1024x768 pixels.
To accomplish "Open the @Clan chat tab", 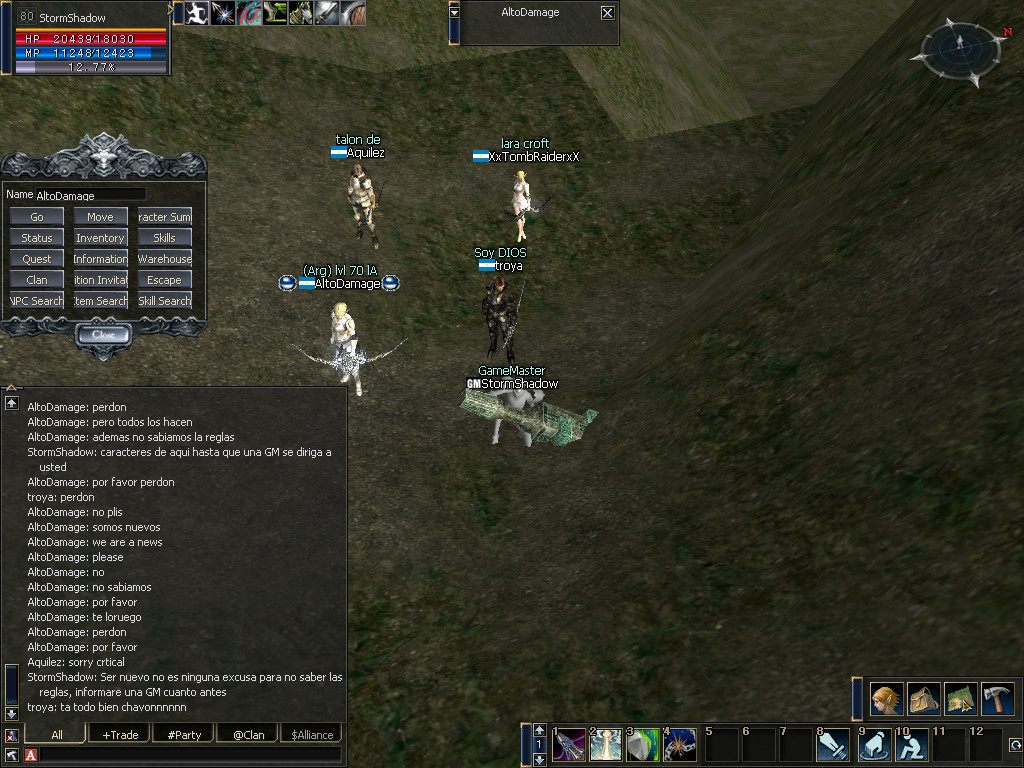I will tap(248, 735).
